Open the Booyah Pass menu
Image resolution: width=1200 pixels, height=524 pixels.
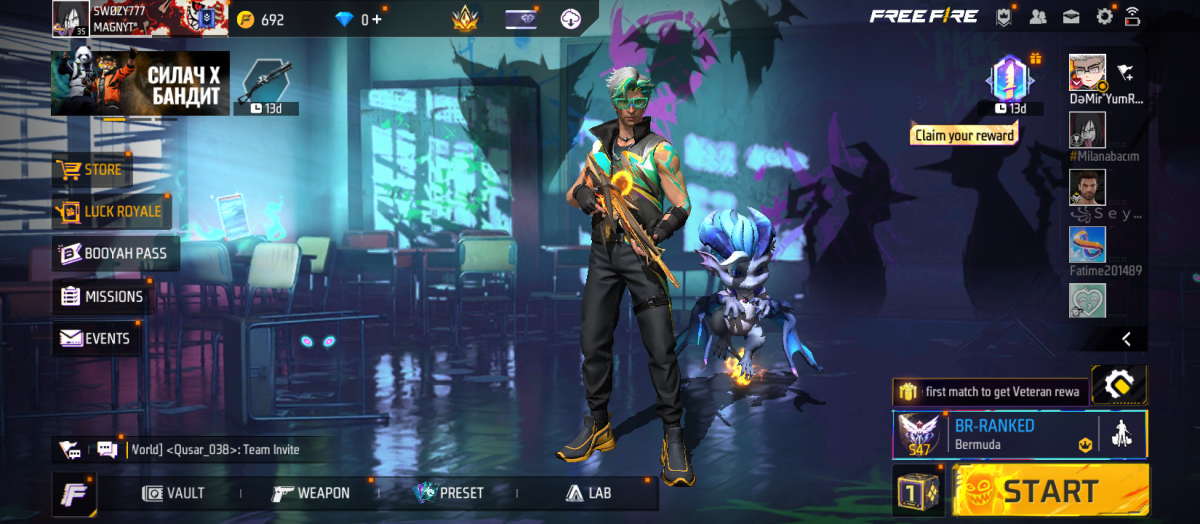point(116,254)
